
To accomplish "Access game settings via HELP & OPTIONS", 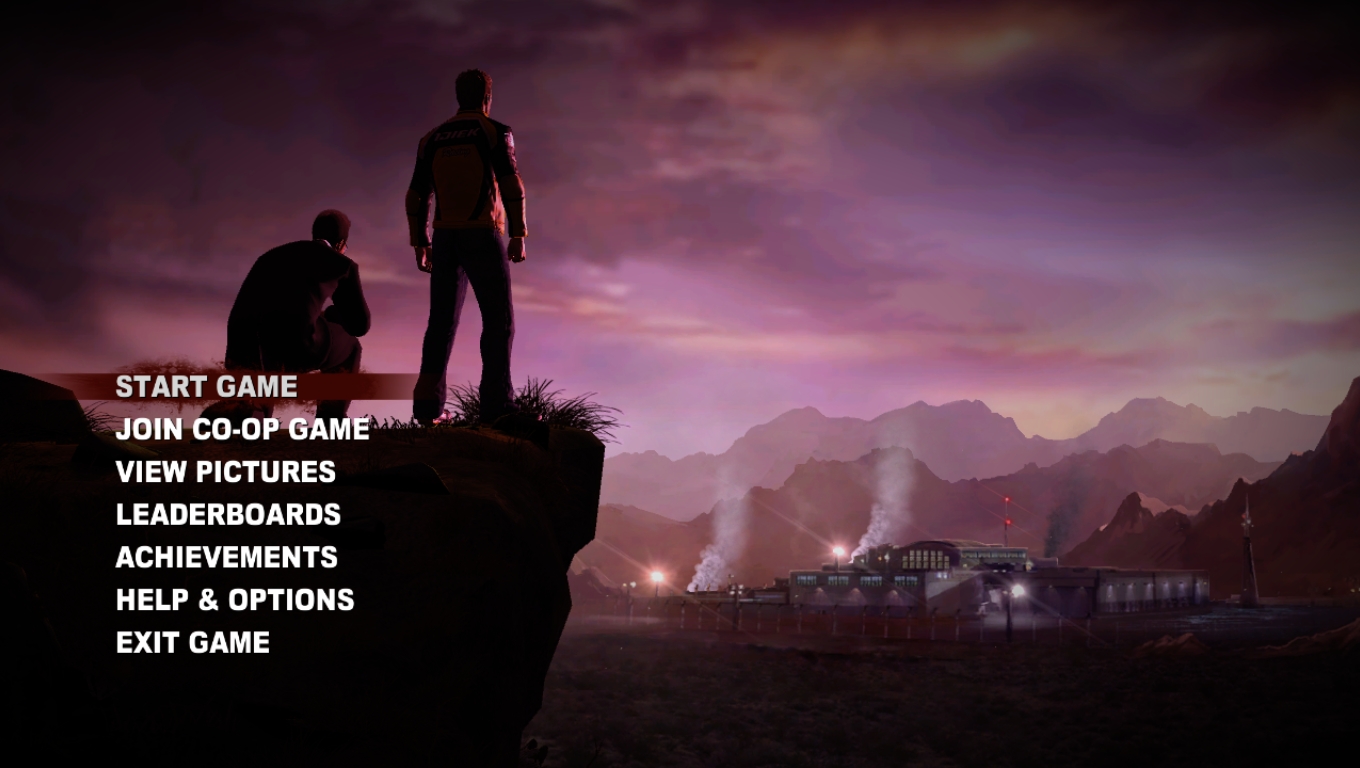I will coord(234,600).
